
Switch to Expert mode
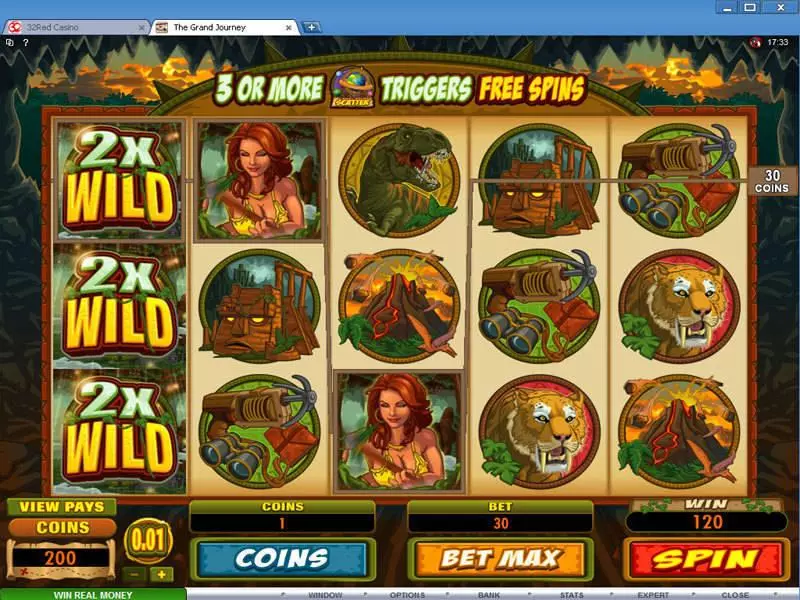point(652,594)
